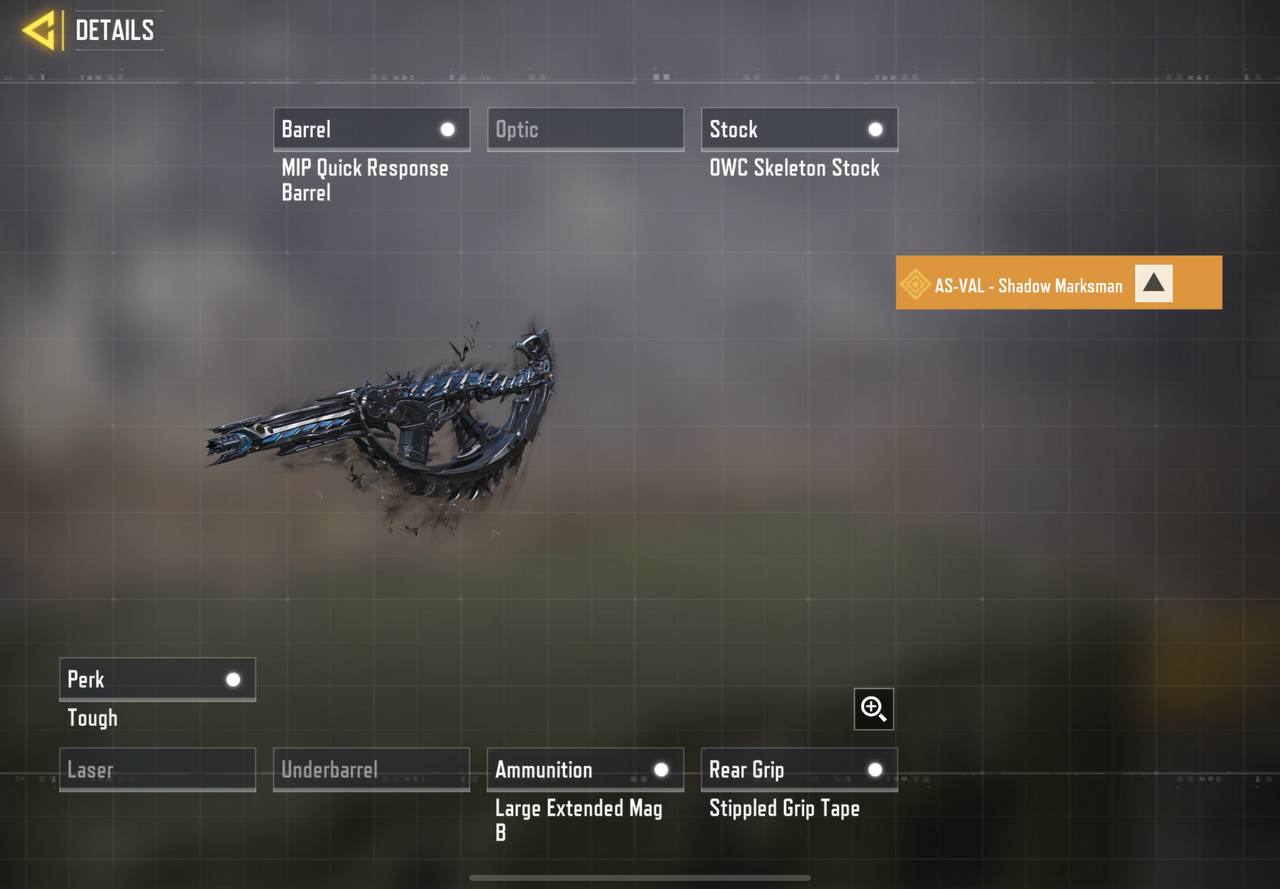Collapse the AS-VAL Shadow Marksman dropdown
This screenshot has width=1280, height=889.
click(x=1153, y=284)
